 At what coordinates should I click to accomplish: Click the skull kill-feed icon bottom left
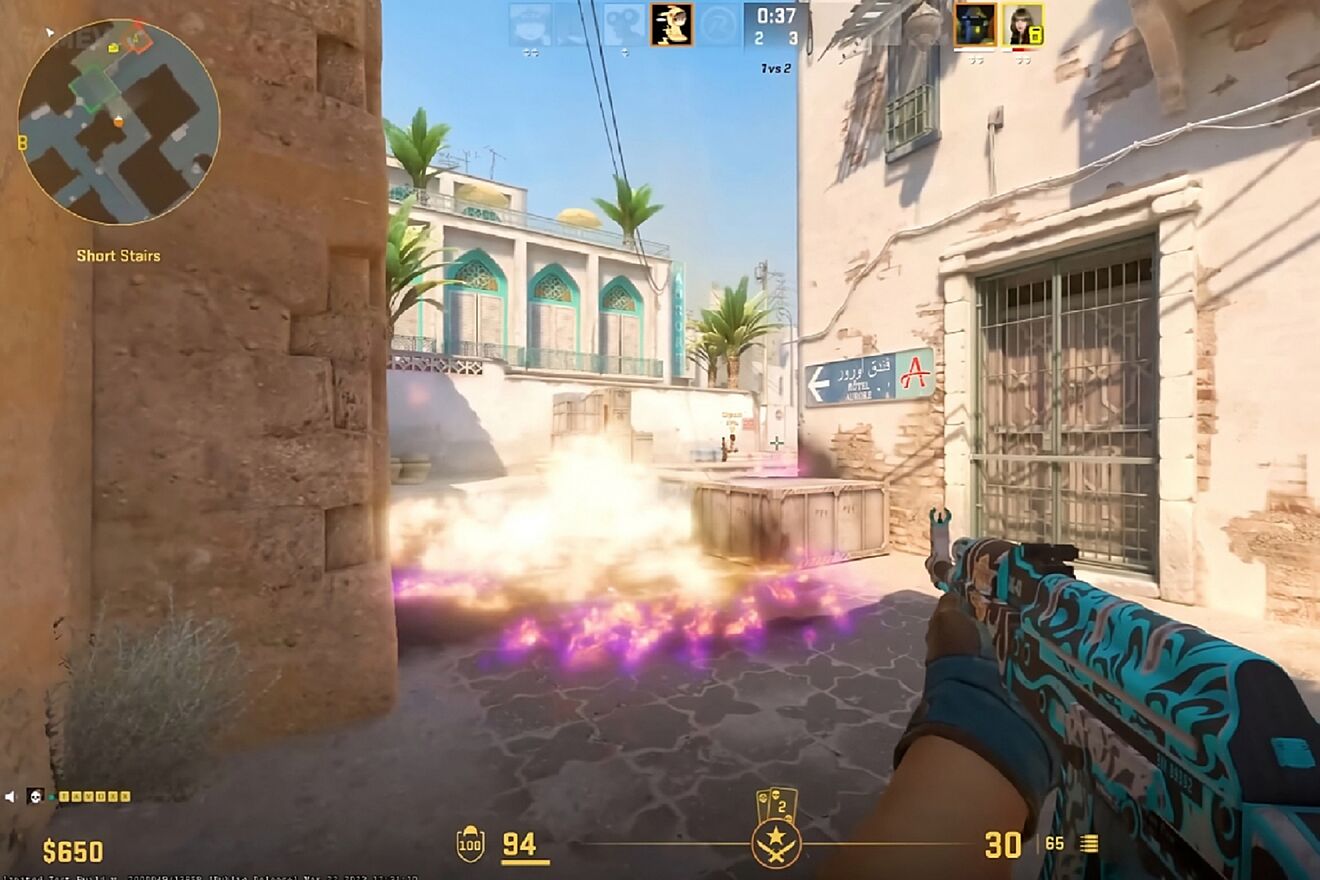tap(35, 797)
